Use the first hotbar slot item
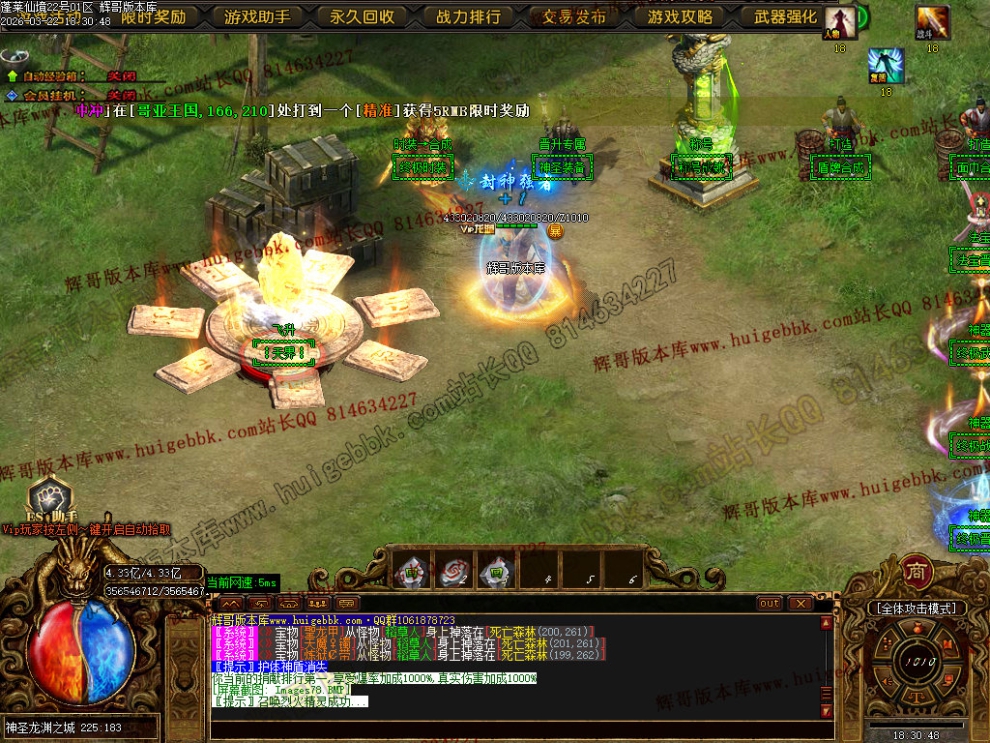990x743 pixels. (x=411, y=570)
